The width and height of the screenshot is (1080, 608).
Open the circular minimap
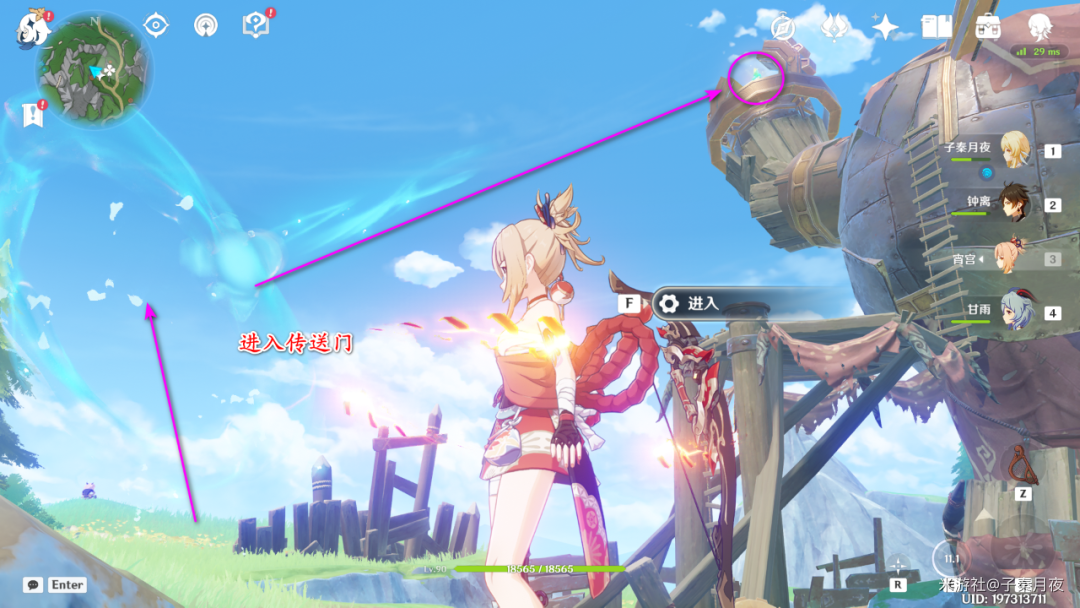pos(93,70)
